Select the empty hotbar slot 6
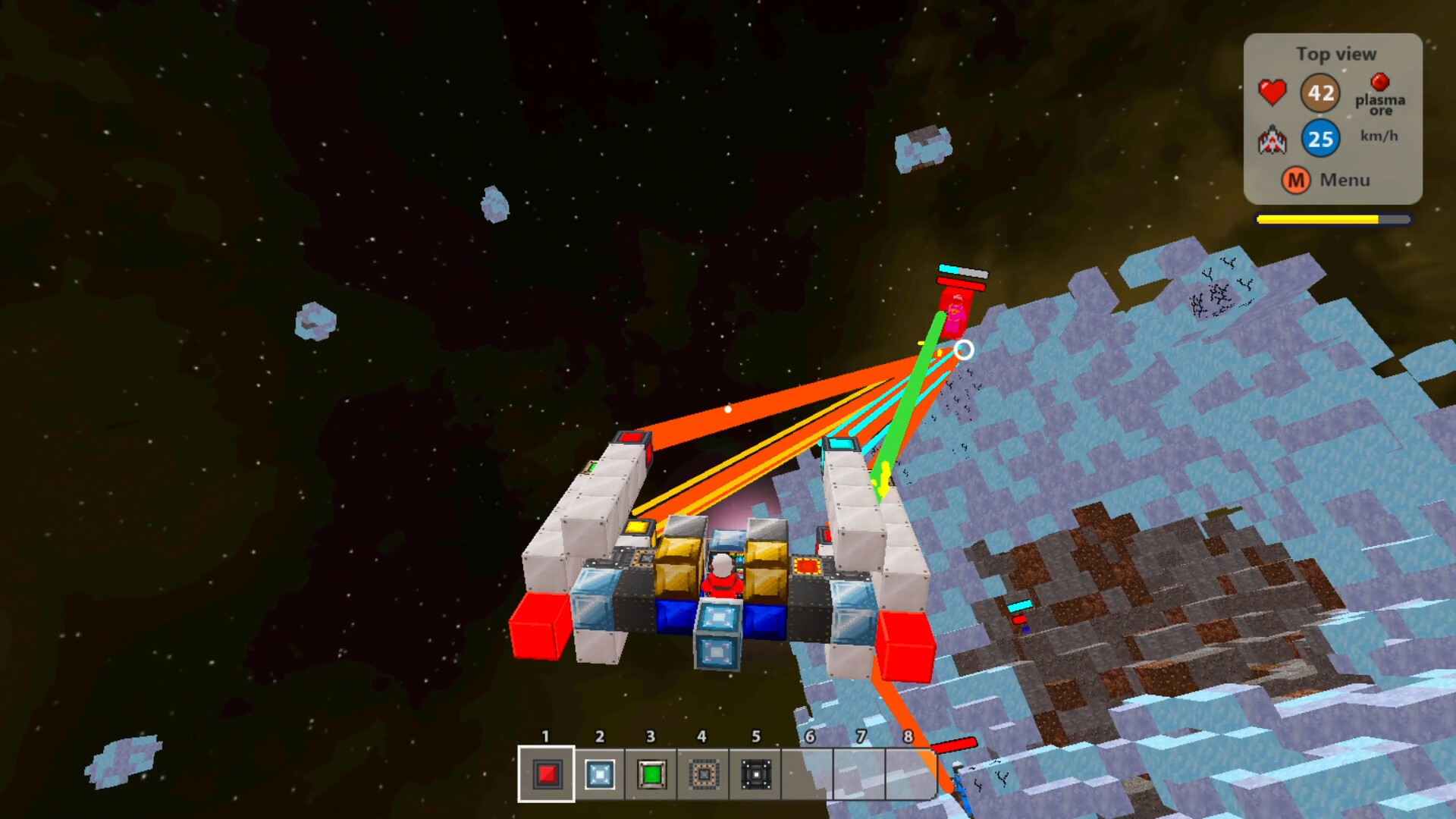 click(808, 774)
